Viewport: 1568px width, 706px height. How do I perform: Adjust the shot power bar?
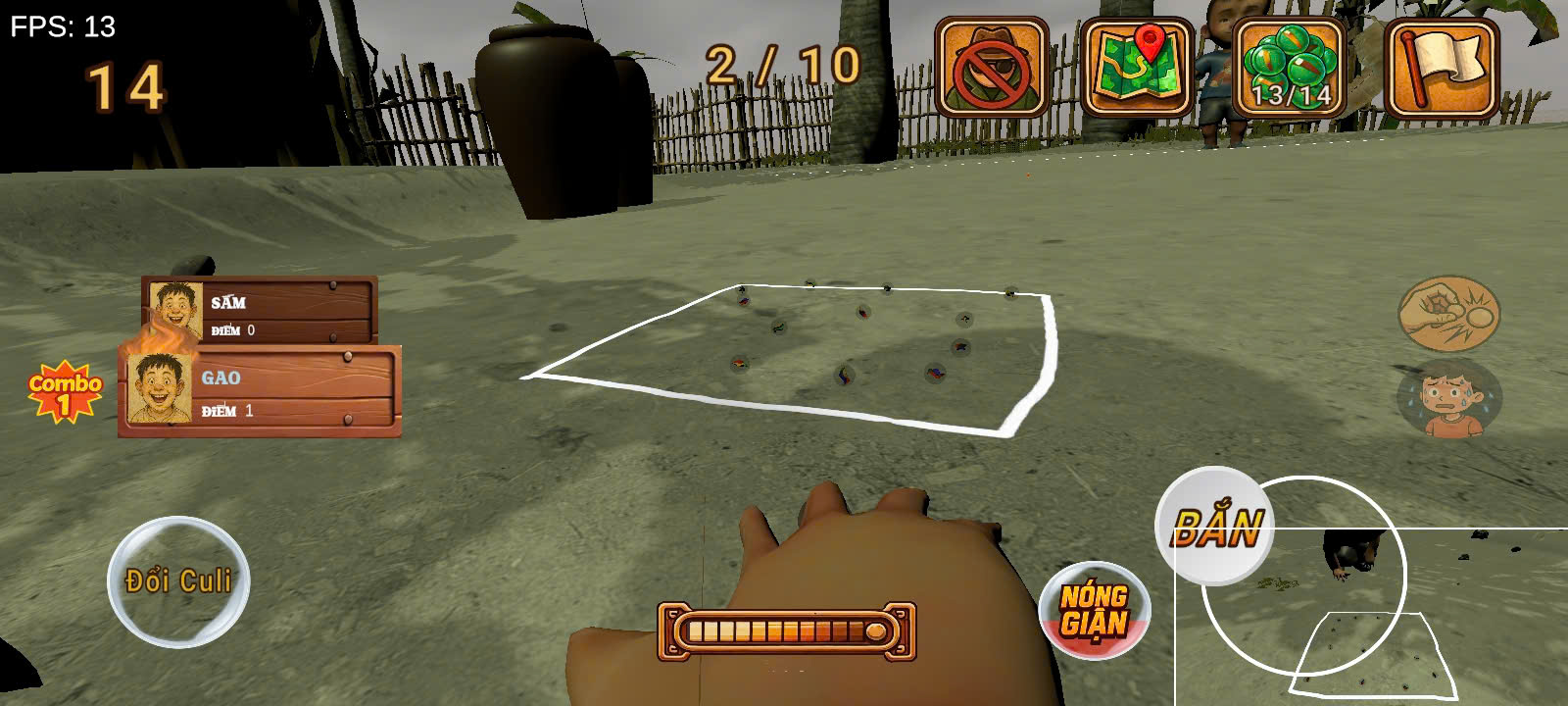point(784,632)
